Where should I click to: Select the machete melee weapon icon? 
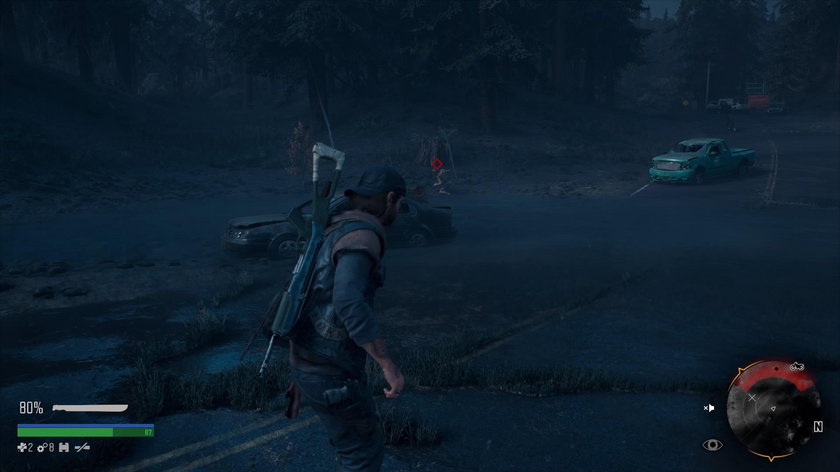(90, 408)
